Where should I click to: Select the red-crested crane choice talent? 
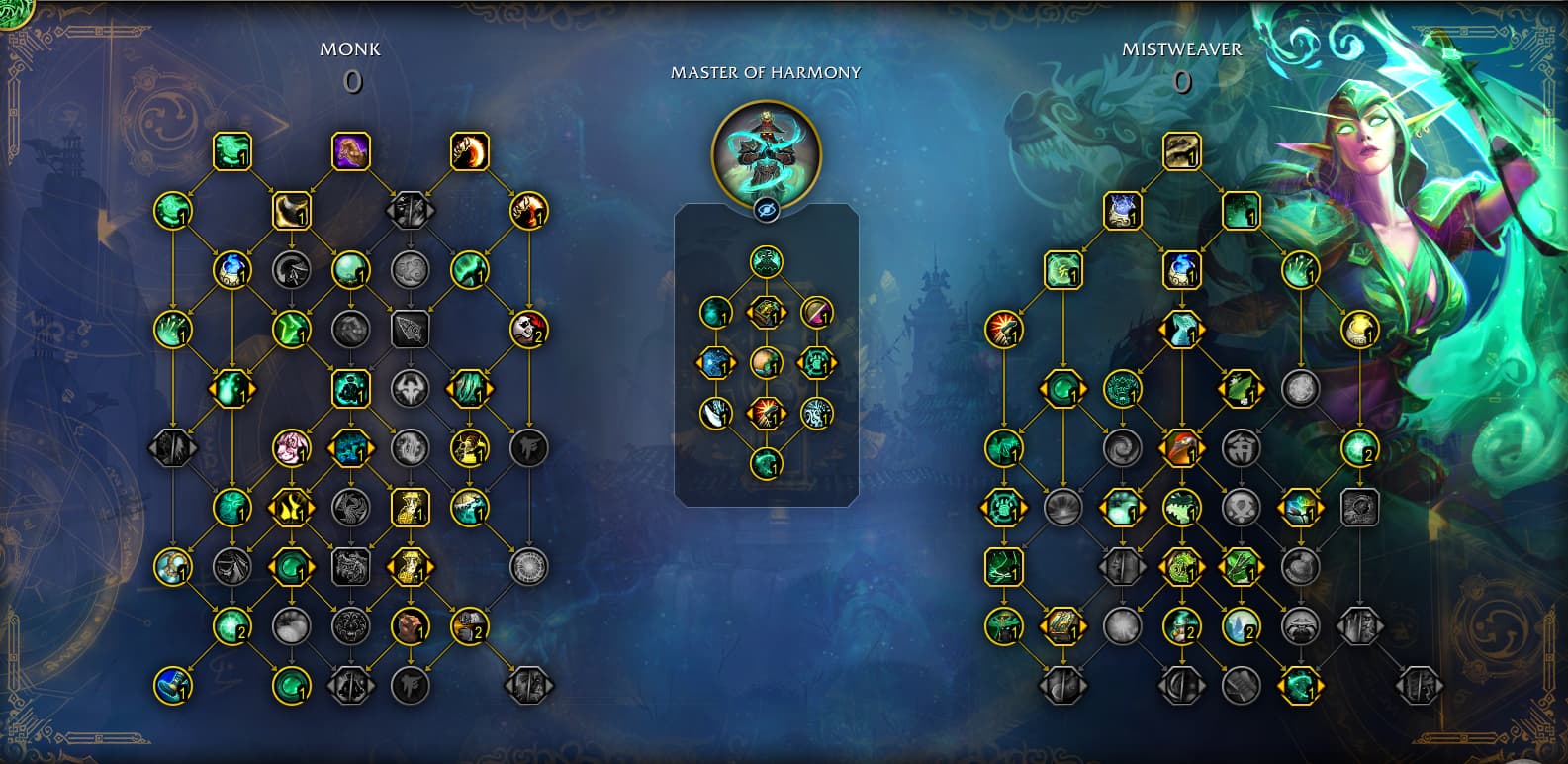point(1181,448)
